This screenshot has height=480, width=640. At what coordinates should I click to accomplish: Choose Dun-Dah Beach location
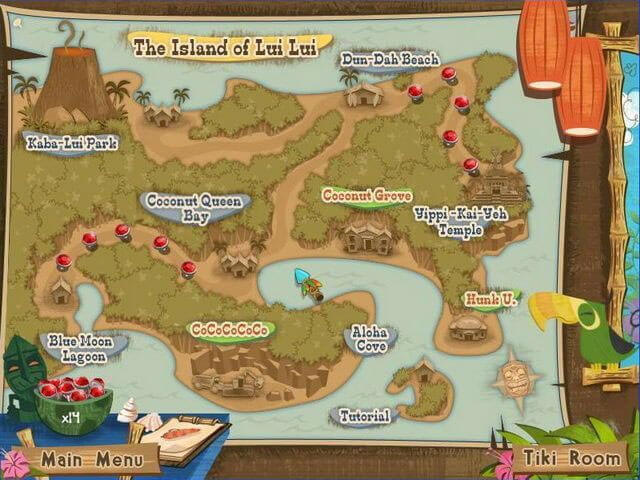pos(389,60)
